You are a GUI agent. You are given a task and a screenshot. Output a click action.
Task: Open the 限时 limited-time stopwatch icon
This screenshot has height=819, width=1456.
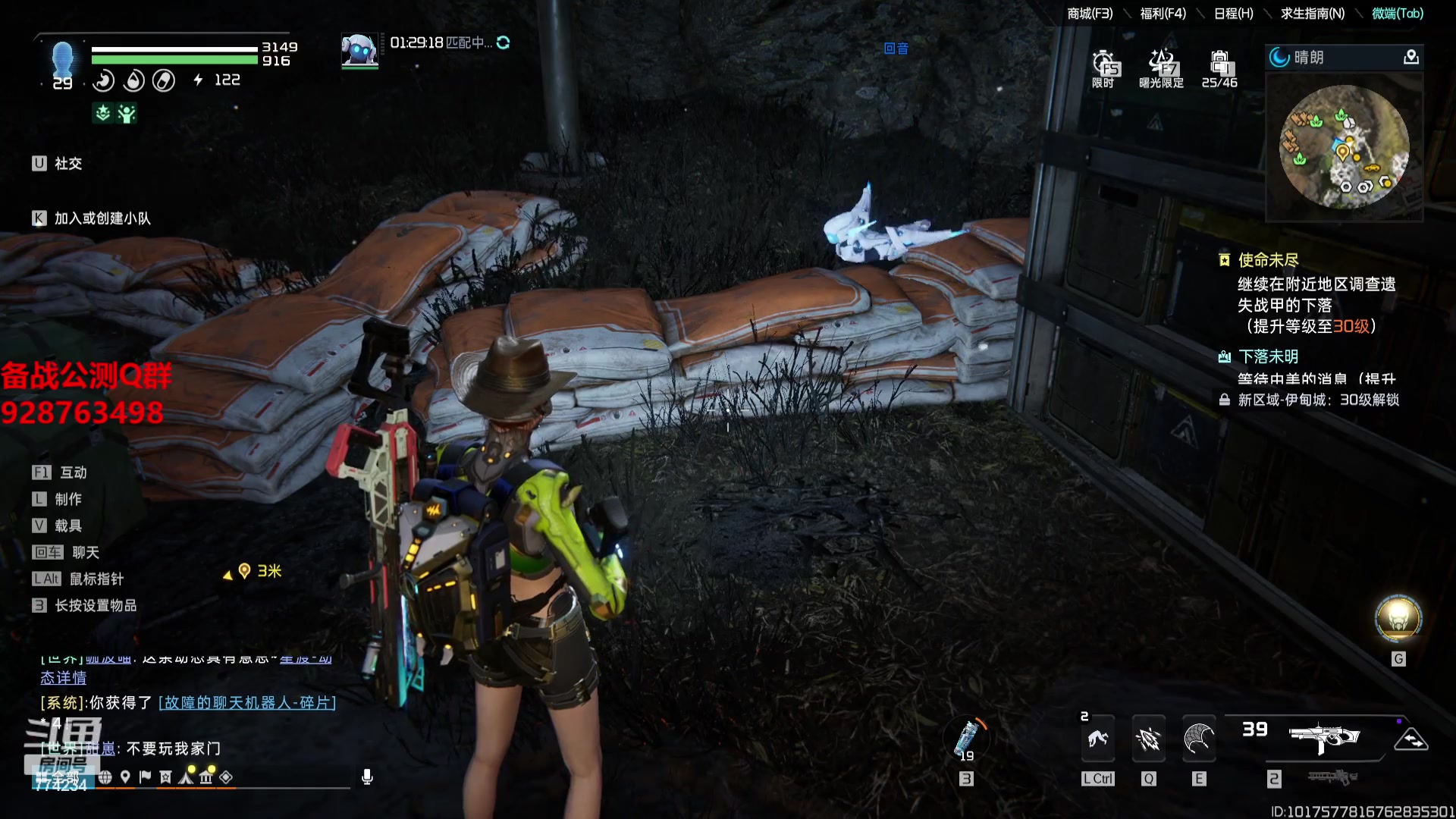1103,68
